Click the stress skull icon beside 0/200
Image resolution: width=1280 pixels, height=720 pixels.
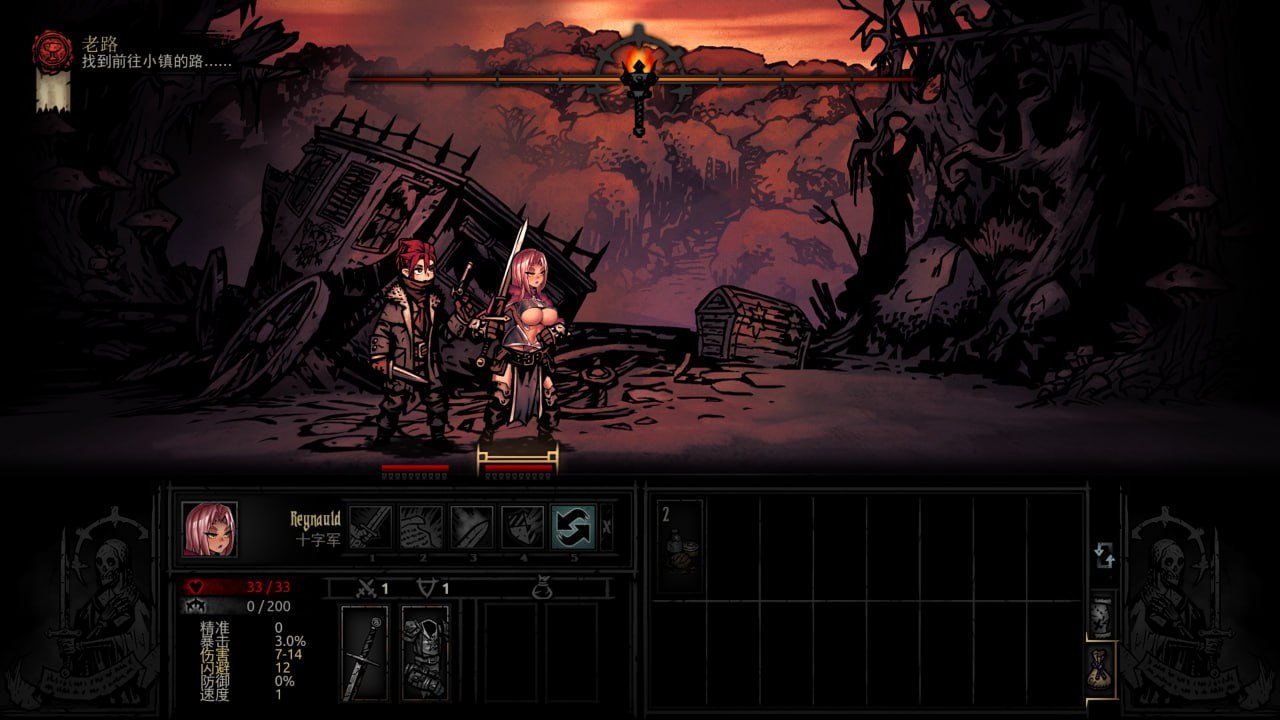click(196, 604)
